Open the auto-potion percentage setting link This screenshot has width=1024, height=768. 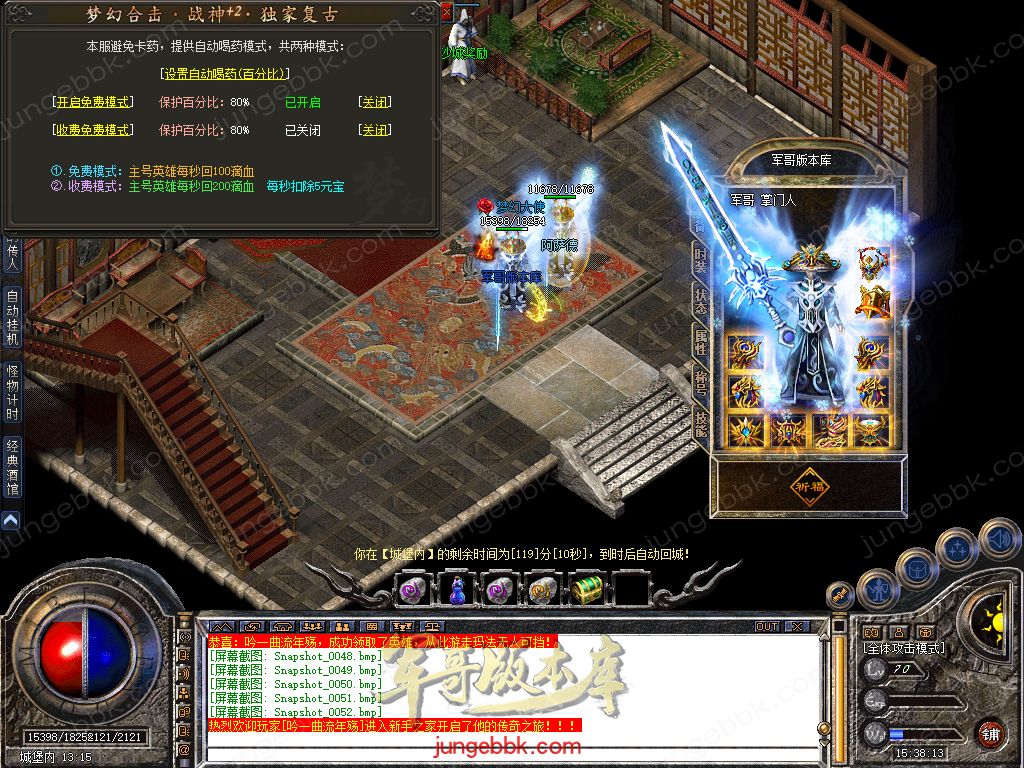coord(224,73)
